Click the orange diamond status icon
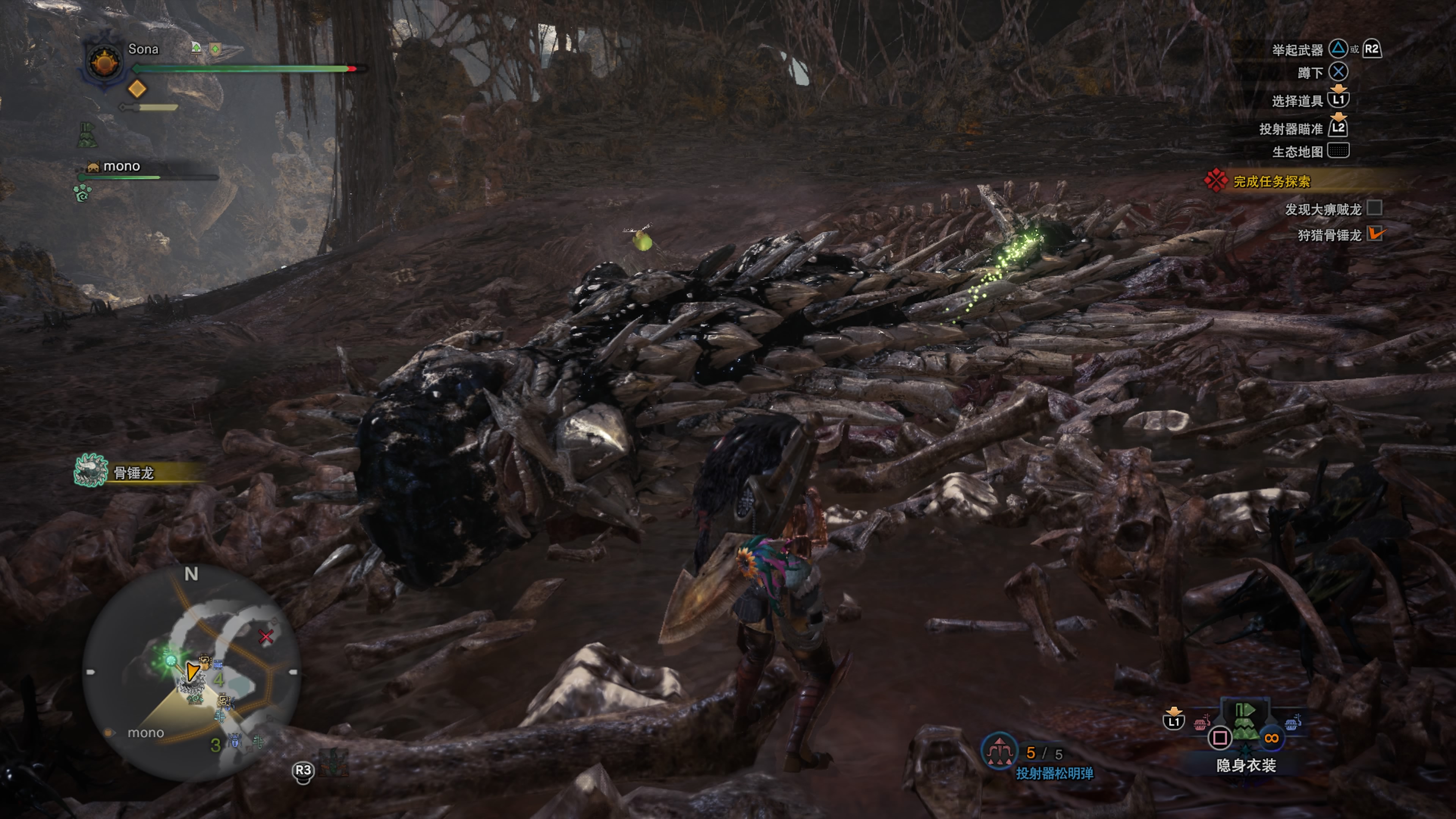This screenshot has width=1456, height=819. point(137,89)
